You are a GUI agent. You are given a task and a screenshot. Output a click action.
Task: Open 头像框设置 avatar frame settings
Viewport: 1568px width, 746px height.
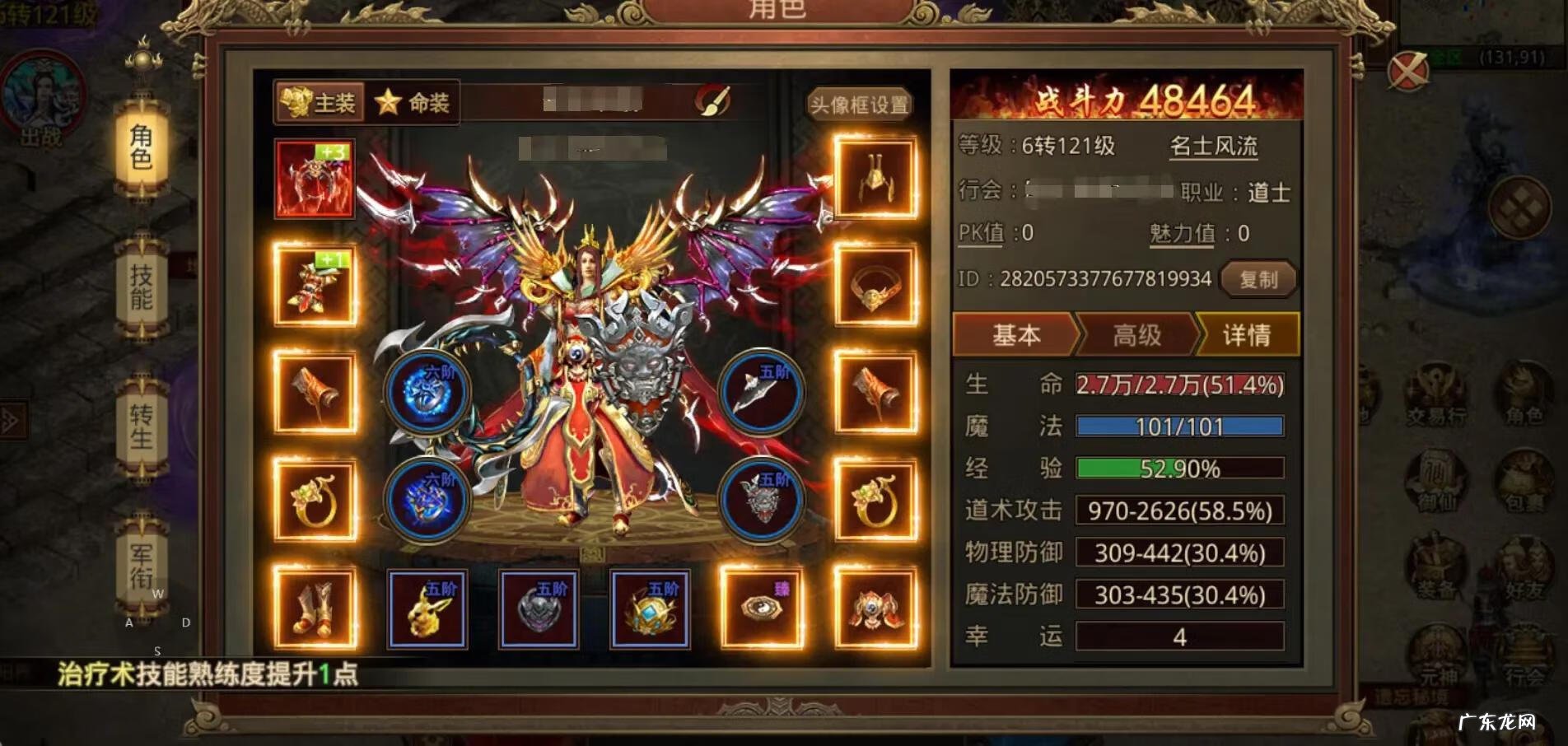tap(860, 105)
